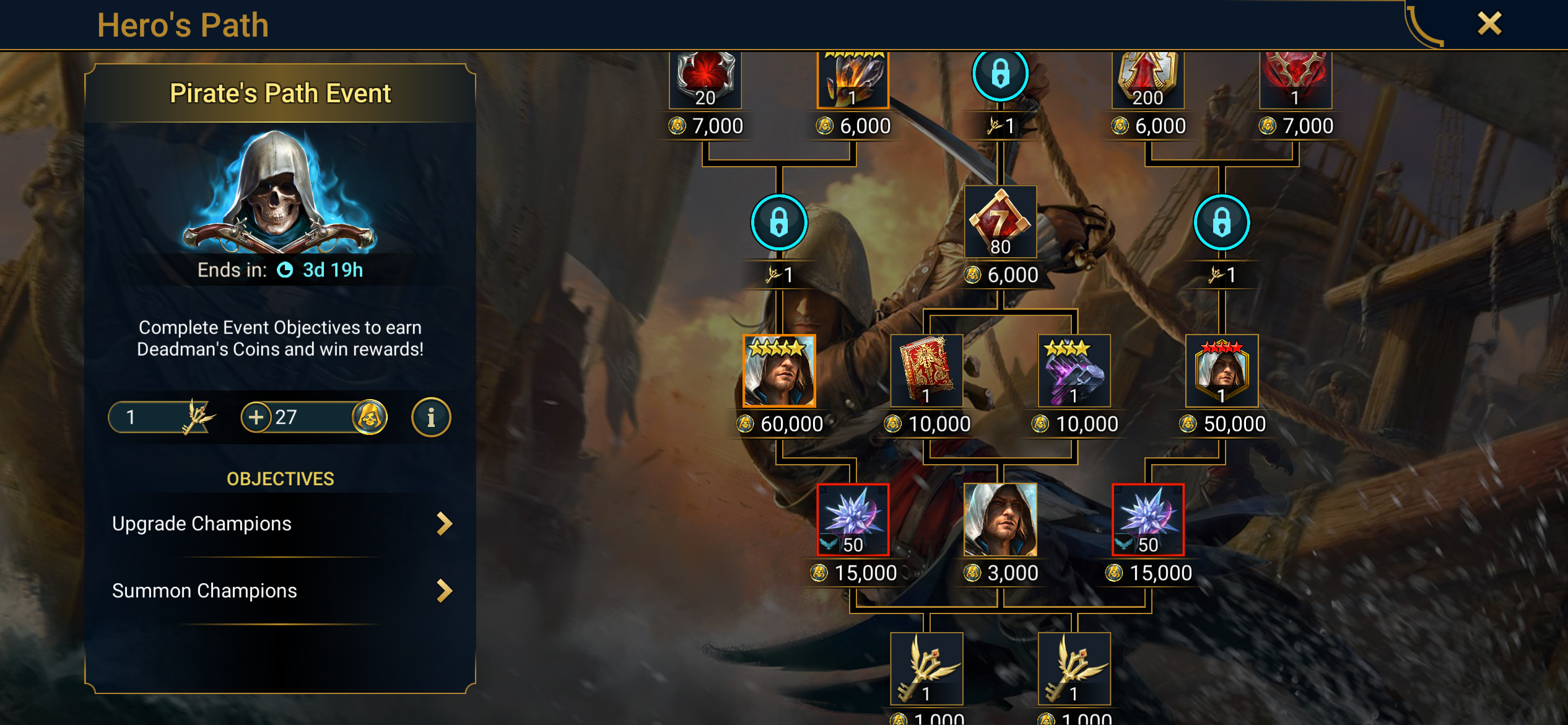Image resolution: width=1568 pixels, height=725 pixels.
Task: Select the 60,000 coin champion reward
Action: 779,371
